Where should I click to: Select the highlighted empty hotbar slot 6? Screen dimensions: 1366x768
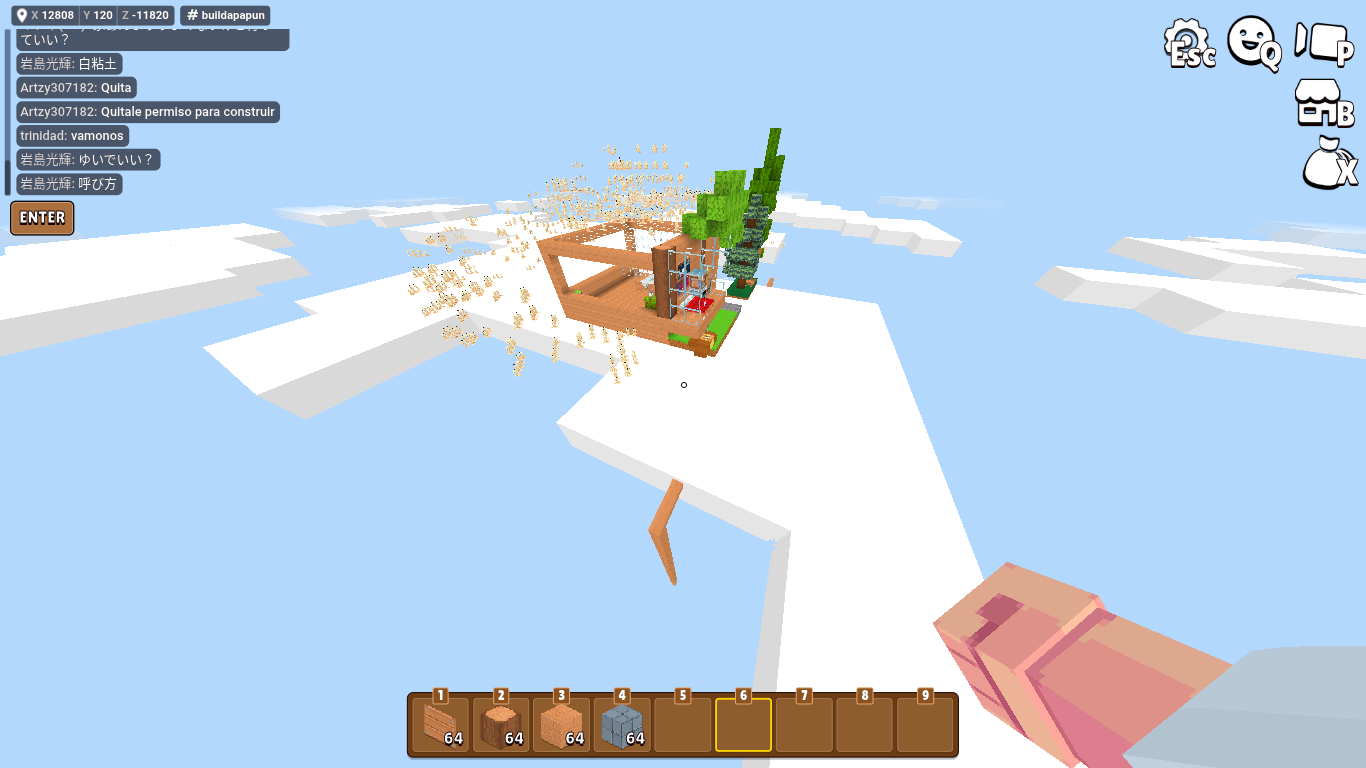tap(743, 725)
